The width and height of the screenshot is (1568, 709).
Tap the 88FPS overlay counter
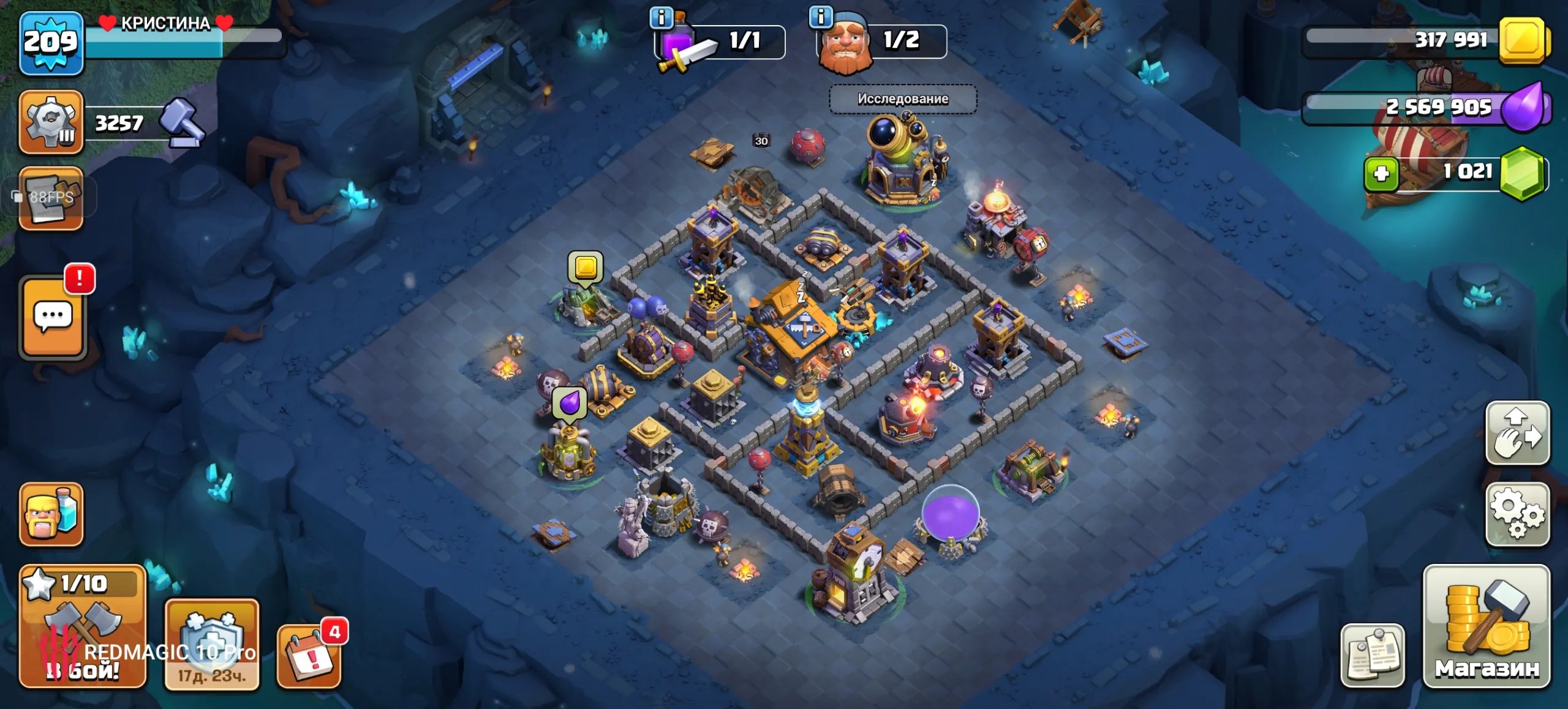(44, 197)
